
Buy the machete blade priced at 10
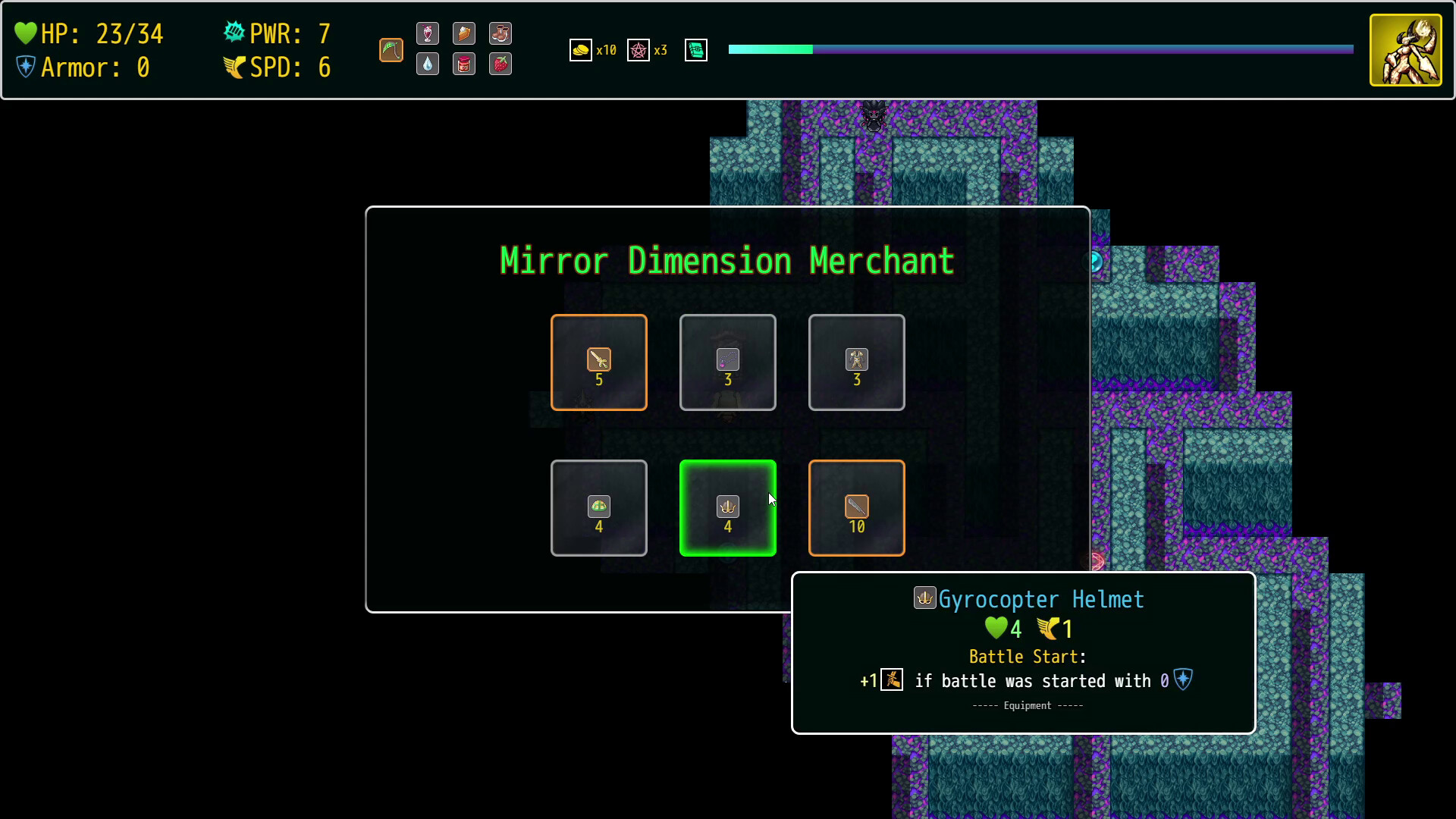856,508
